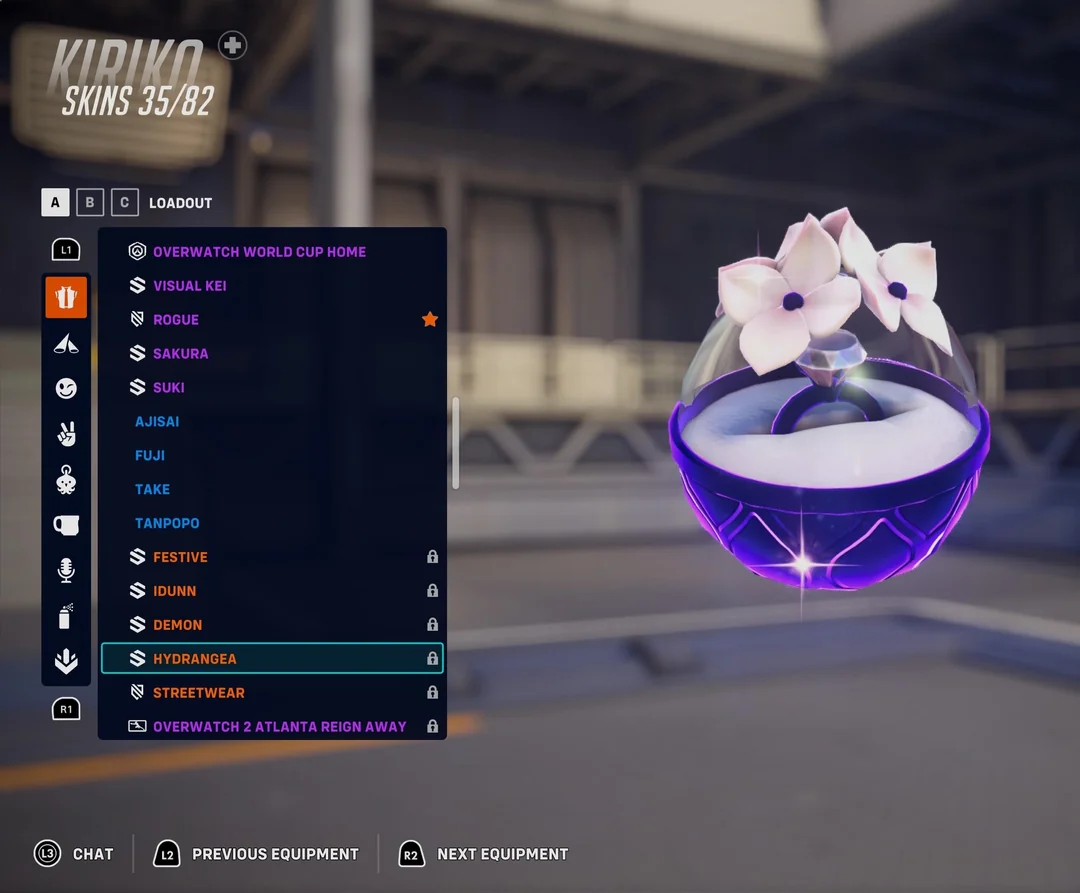Open the weapons category with crossed blades icon

(66, 344)
